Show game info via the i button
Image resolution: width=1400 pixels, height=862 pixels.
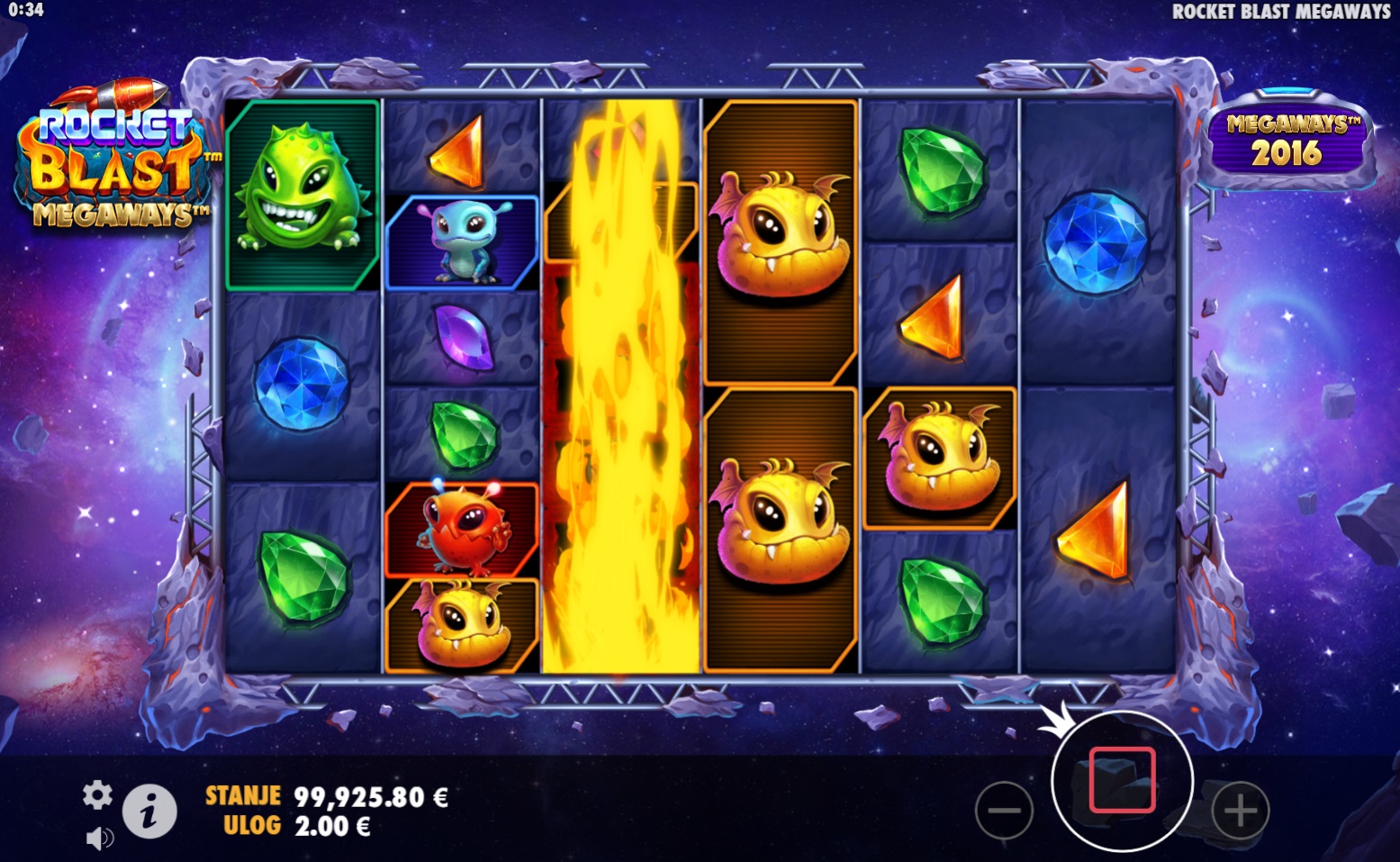pos(149,812)
